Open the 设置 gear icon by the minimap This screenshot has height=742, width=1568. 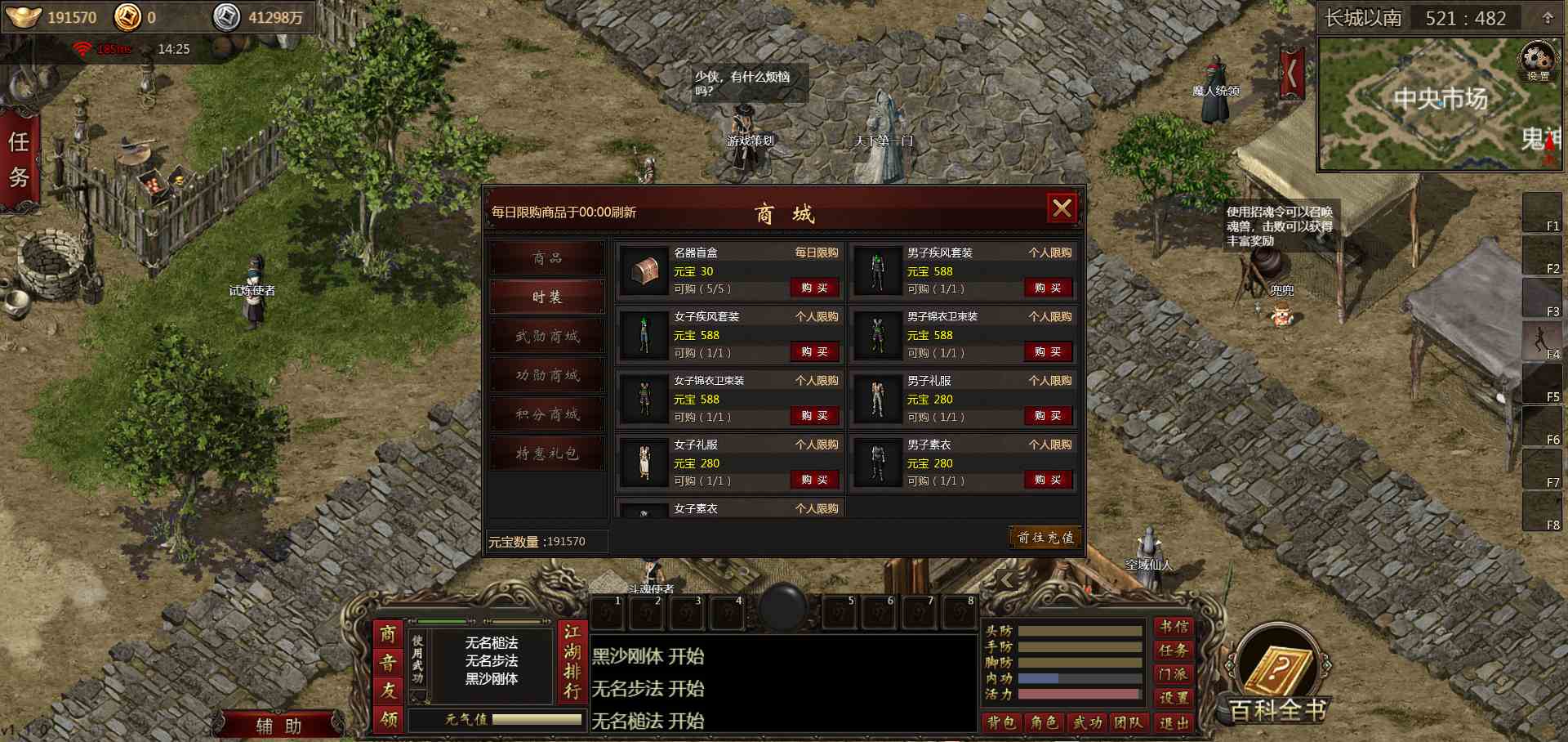pyautogui.click(x=1538, y=62)
